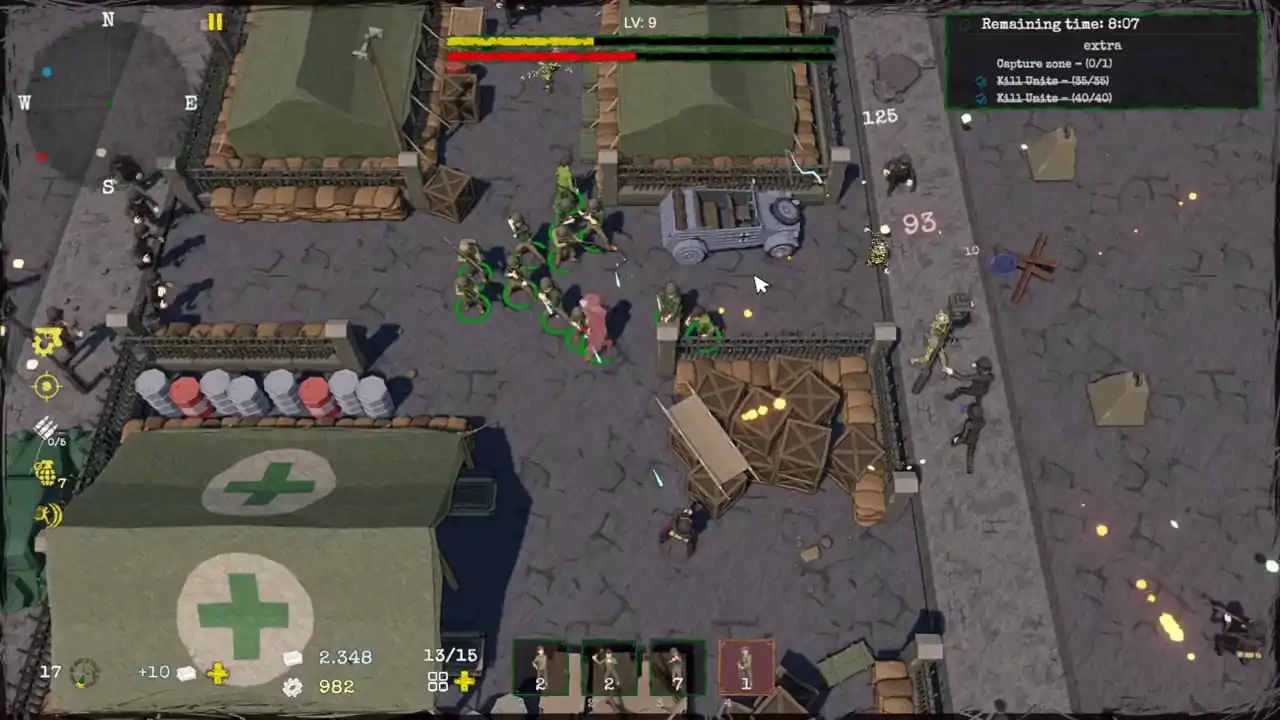
Task: Click the resource gear icon showing 982
Action: (292, 687)
